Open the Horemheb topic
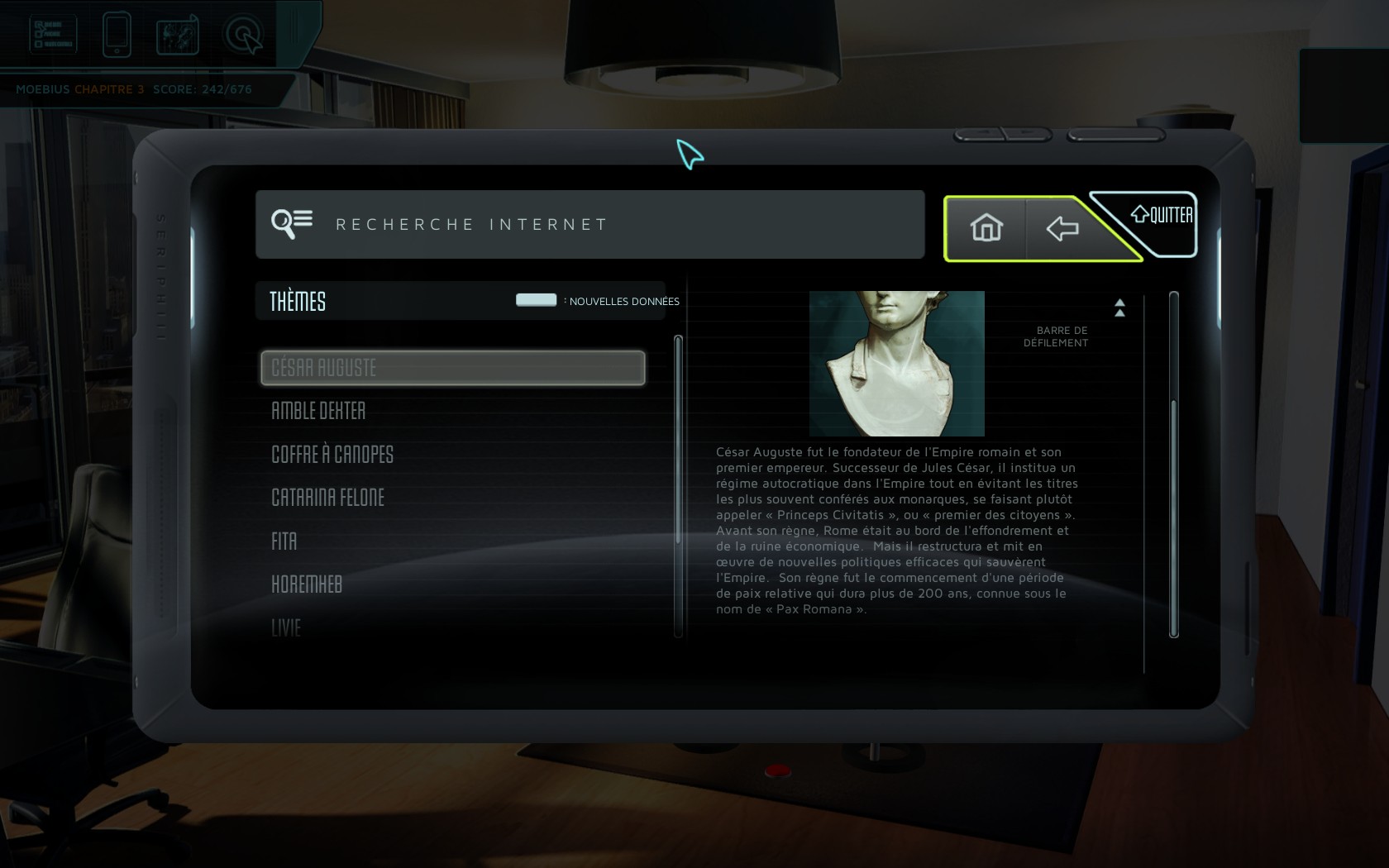Screen dimensions: 1389x868 tap(307, 584)
